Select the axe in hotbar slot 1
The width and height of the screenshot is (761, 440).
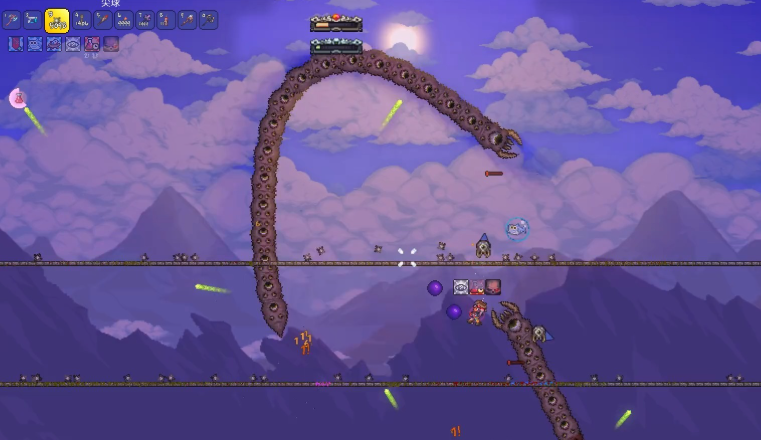(12, 19)
